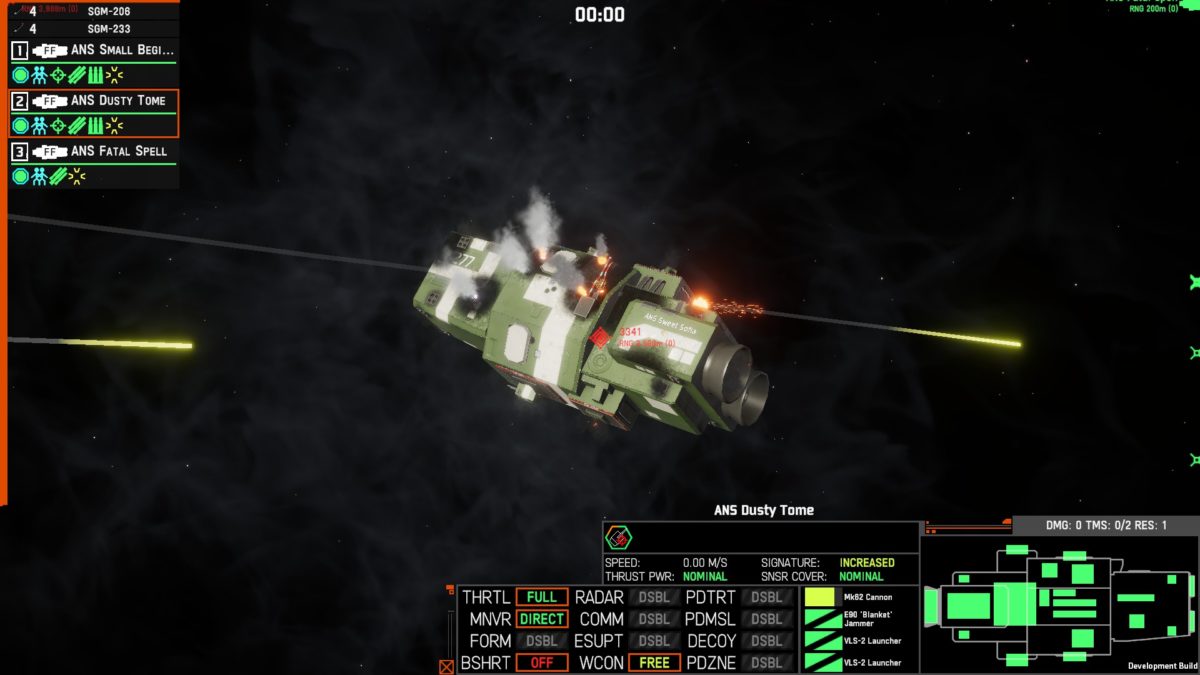This screenshot has height=675, width=1200.
Task: Click the FORM formation button
Action: pos(541,641)
